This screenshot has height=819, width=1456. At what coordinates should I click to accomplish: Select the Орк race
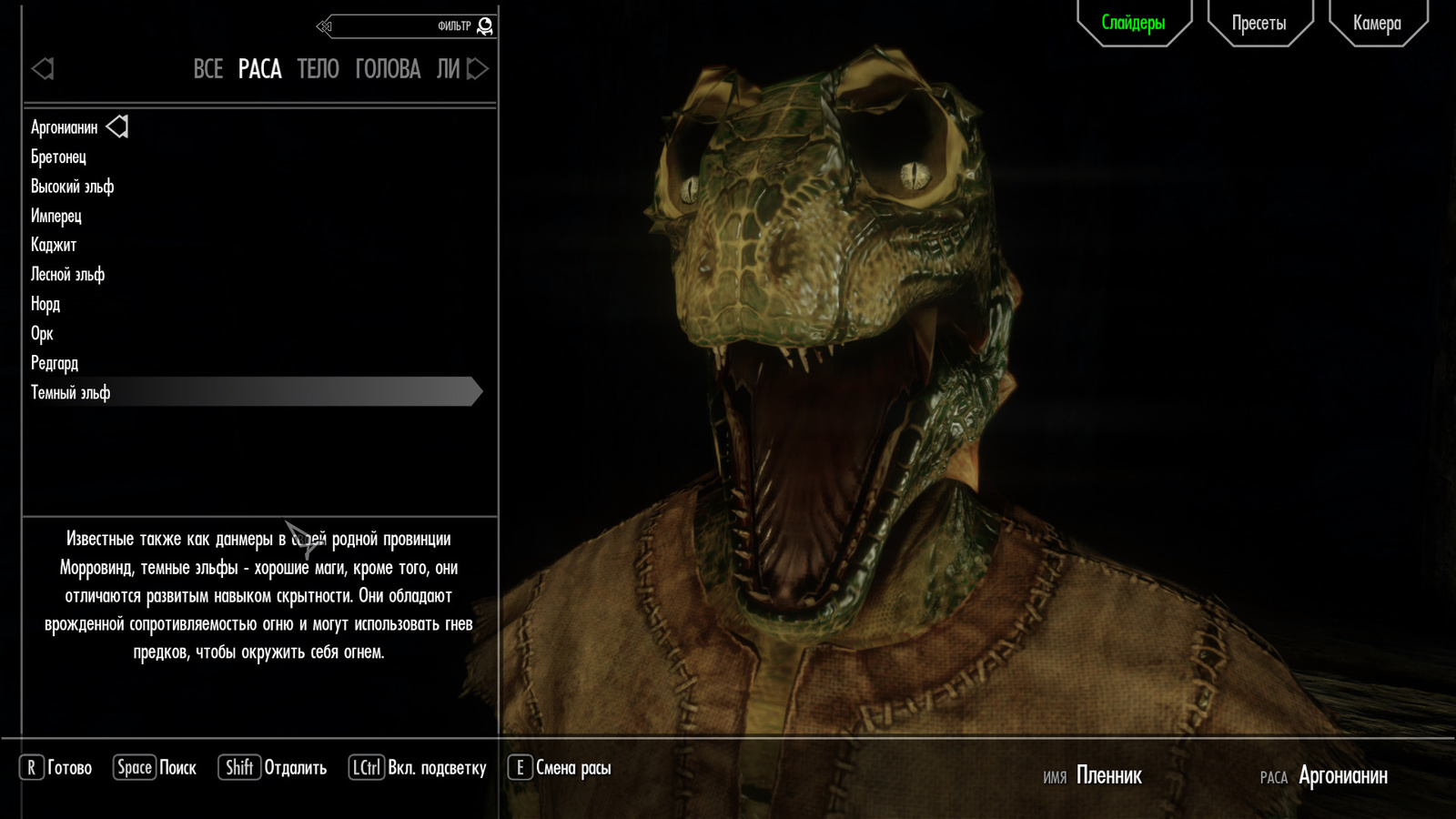click(43, 333)
